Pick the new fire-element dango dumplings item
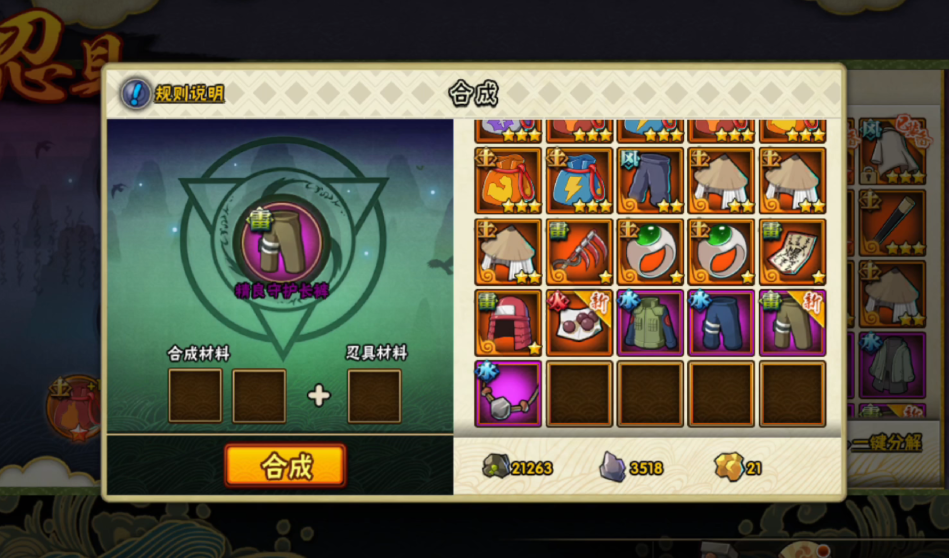949x558 pixels. click(x=579, y=323)
